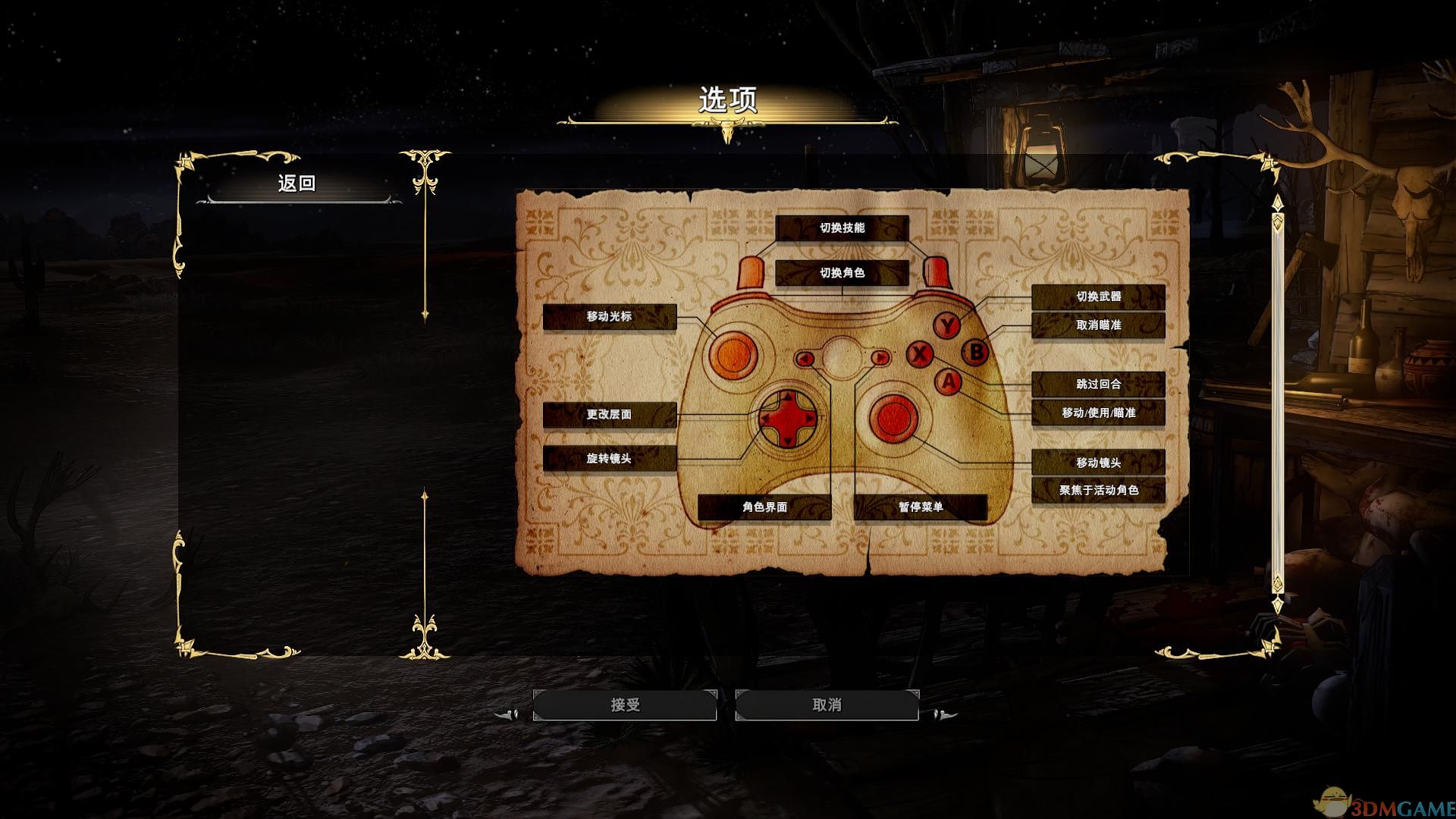The width and height of the screenshot is (1456, 819).
Task: Click the scrollbar's top arrow
Action: [x=1278, y=205]
